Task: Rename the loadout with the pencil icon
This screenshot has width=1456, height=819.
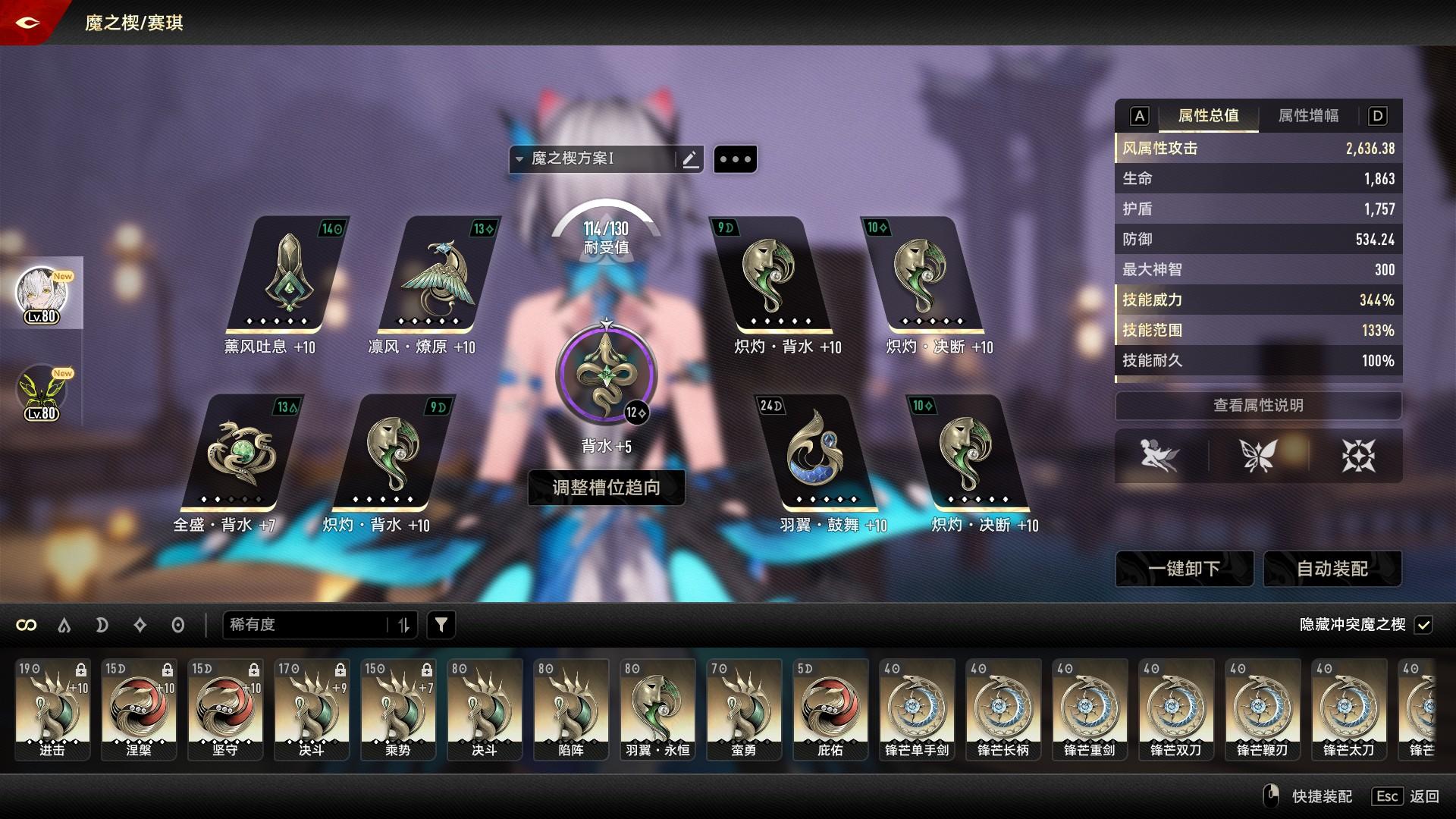Action: [x=690, y=159]
